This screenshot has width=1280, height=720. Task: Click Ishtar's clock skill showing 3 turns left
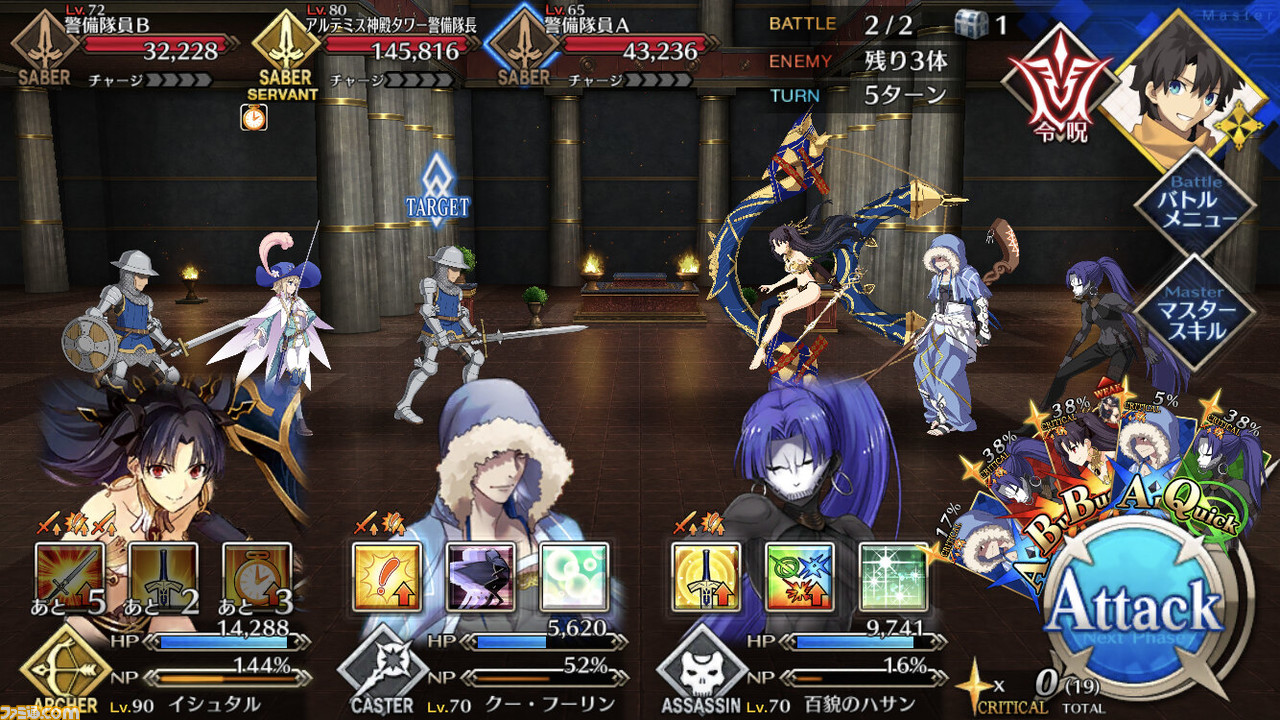pyautogui.click(x=257, y=577)
